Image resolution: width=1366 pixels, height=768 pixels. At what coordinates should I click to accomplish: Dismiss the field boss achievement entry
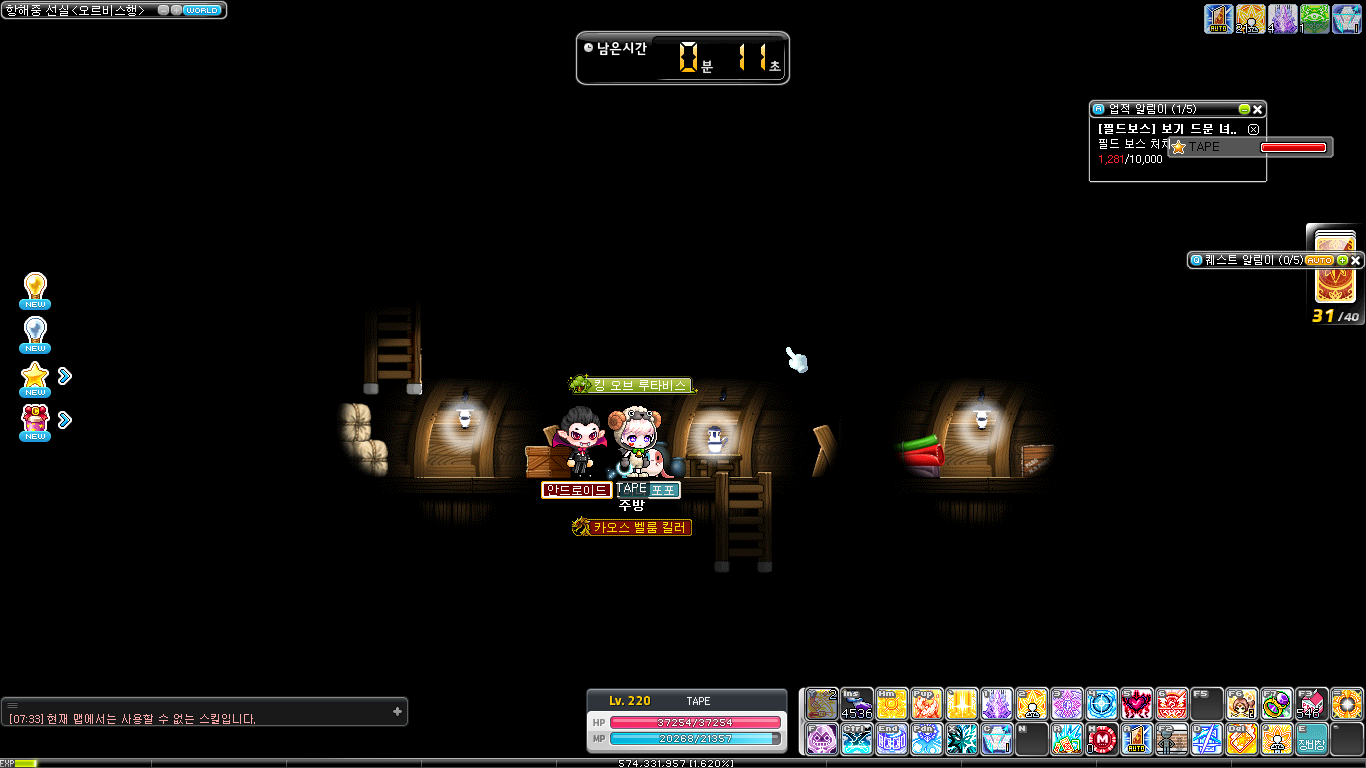(1253, 130)
